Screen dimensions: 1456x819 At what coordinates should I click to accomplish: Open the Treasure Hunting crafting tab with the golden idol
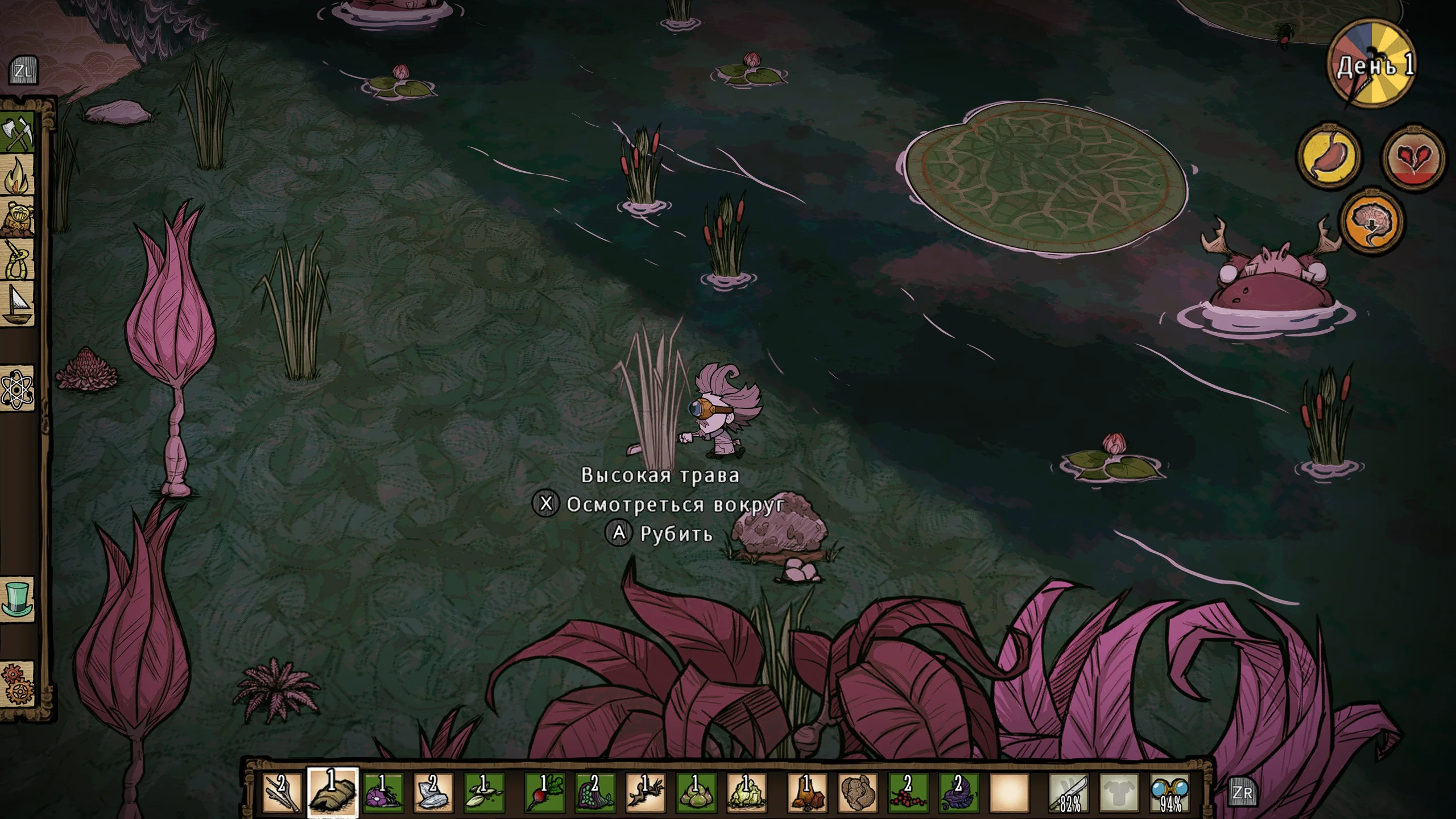(x=18, y=218)
